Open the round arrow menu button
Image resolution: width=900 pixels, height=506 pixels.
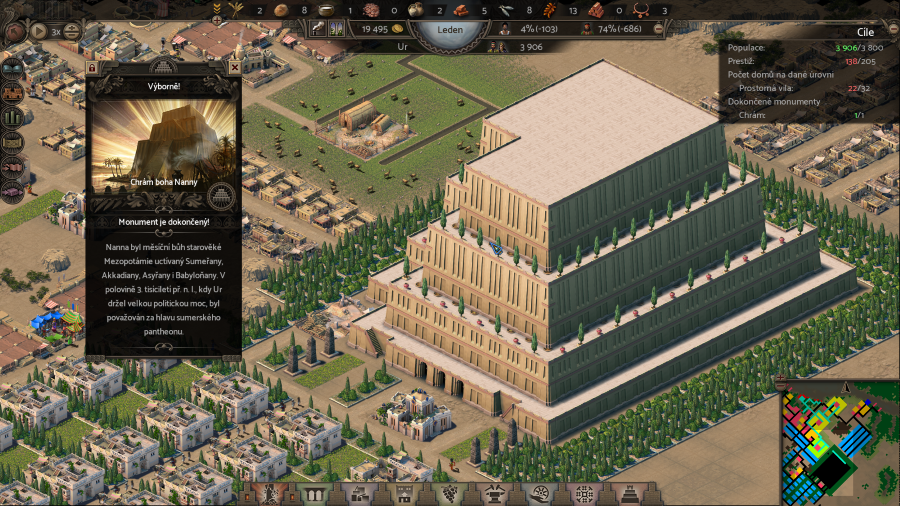point(14,31)
